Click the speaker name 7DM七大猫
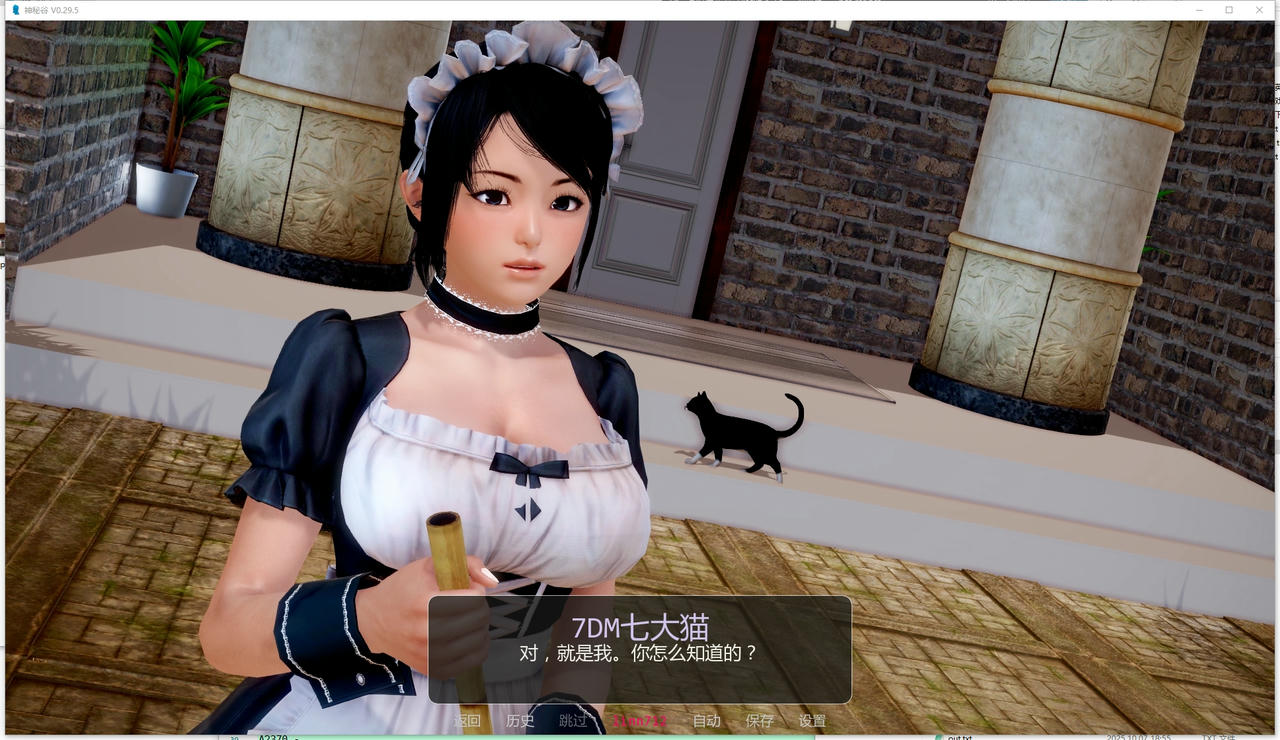Viewport: 1280px width, 740px height. (x=640, y=627)
